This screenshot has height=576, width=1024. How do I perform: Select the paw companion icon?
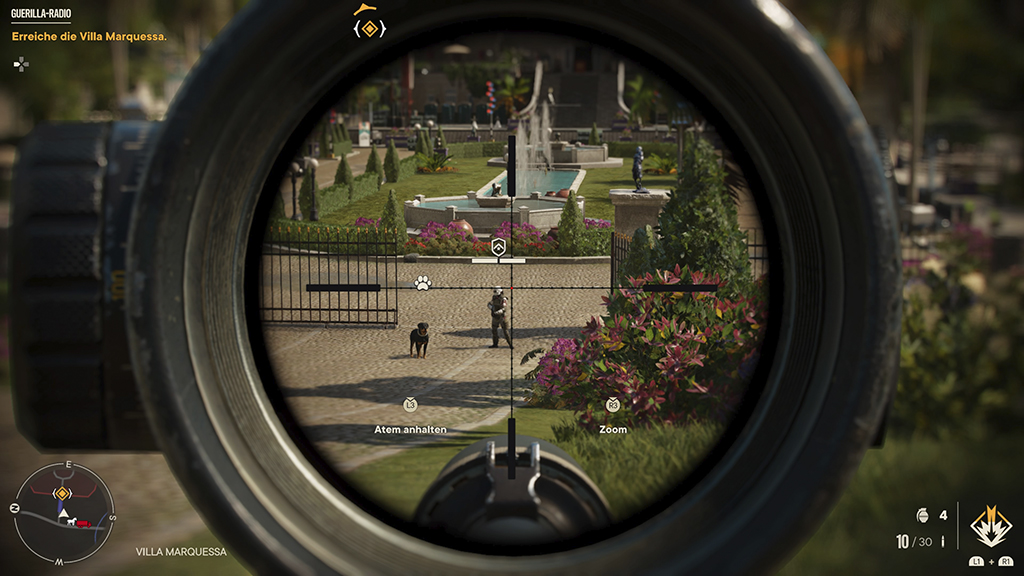click(x=423, y=283)
